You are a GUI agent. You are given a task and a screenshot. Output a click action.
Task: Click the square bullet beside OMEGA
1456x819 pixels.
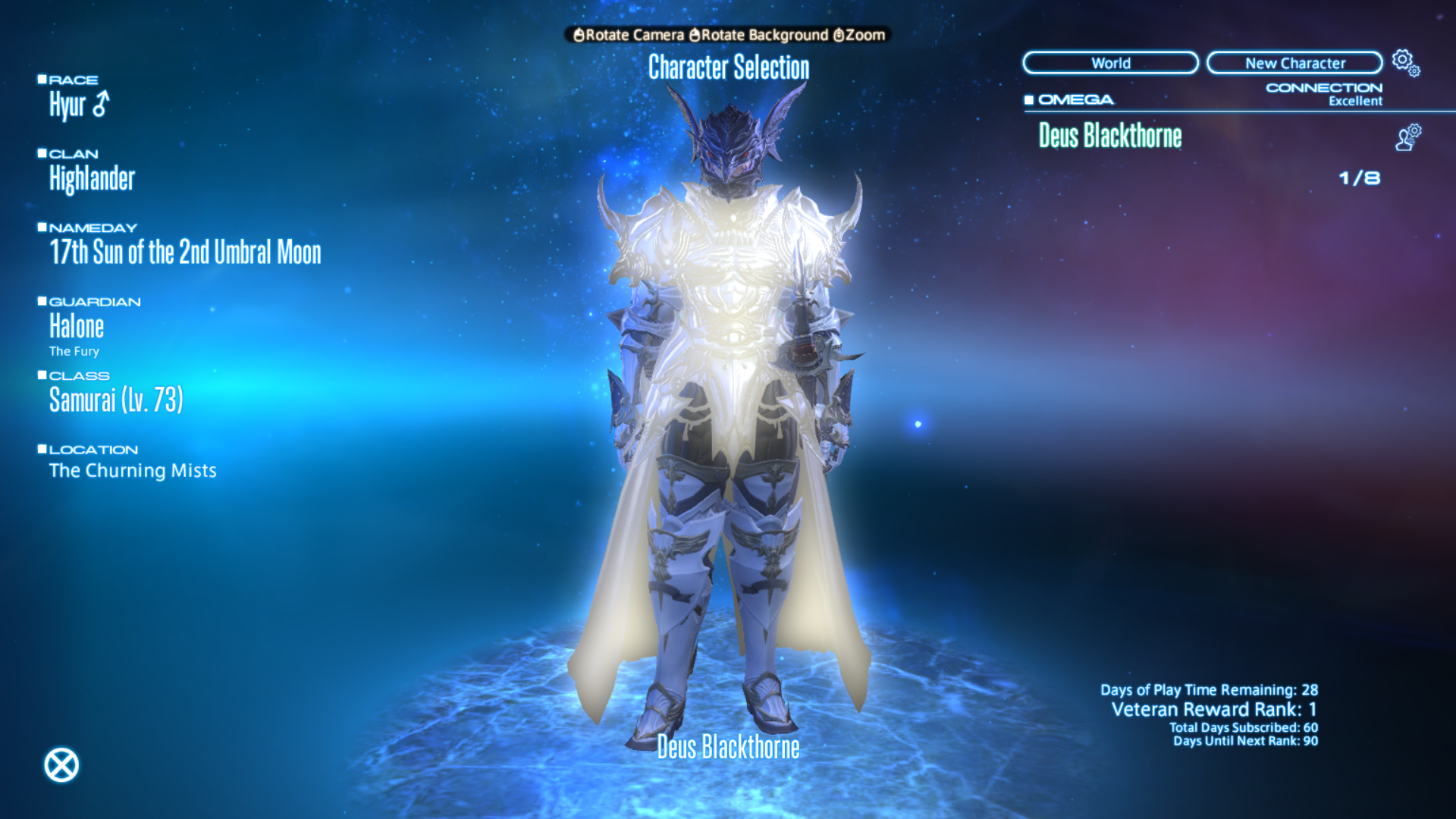point(1029,99)
